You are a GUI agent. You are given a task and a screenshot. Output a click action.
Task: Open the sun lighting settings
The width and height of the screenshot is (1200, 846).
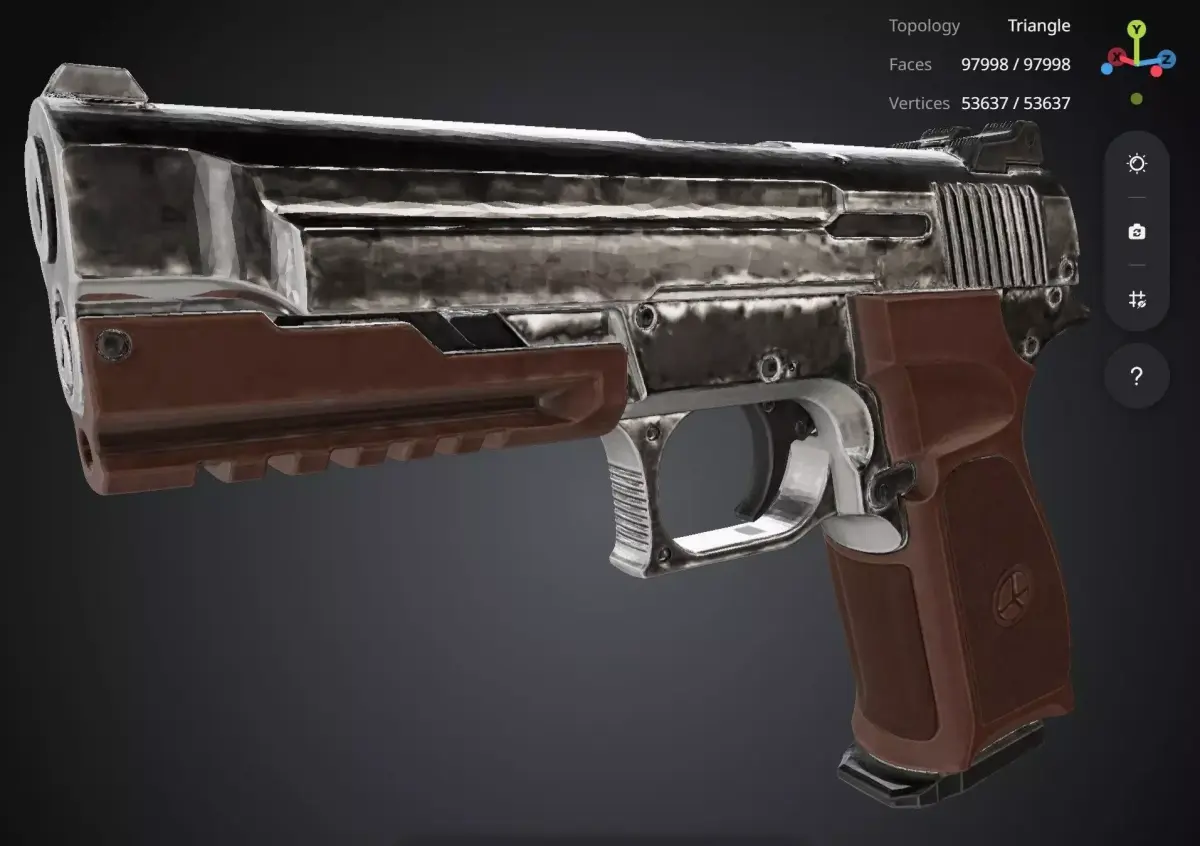1137,164
